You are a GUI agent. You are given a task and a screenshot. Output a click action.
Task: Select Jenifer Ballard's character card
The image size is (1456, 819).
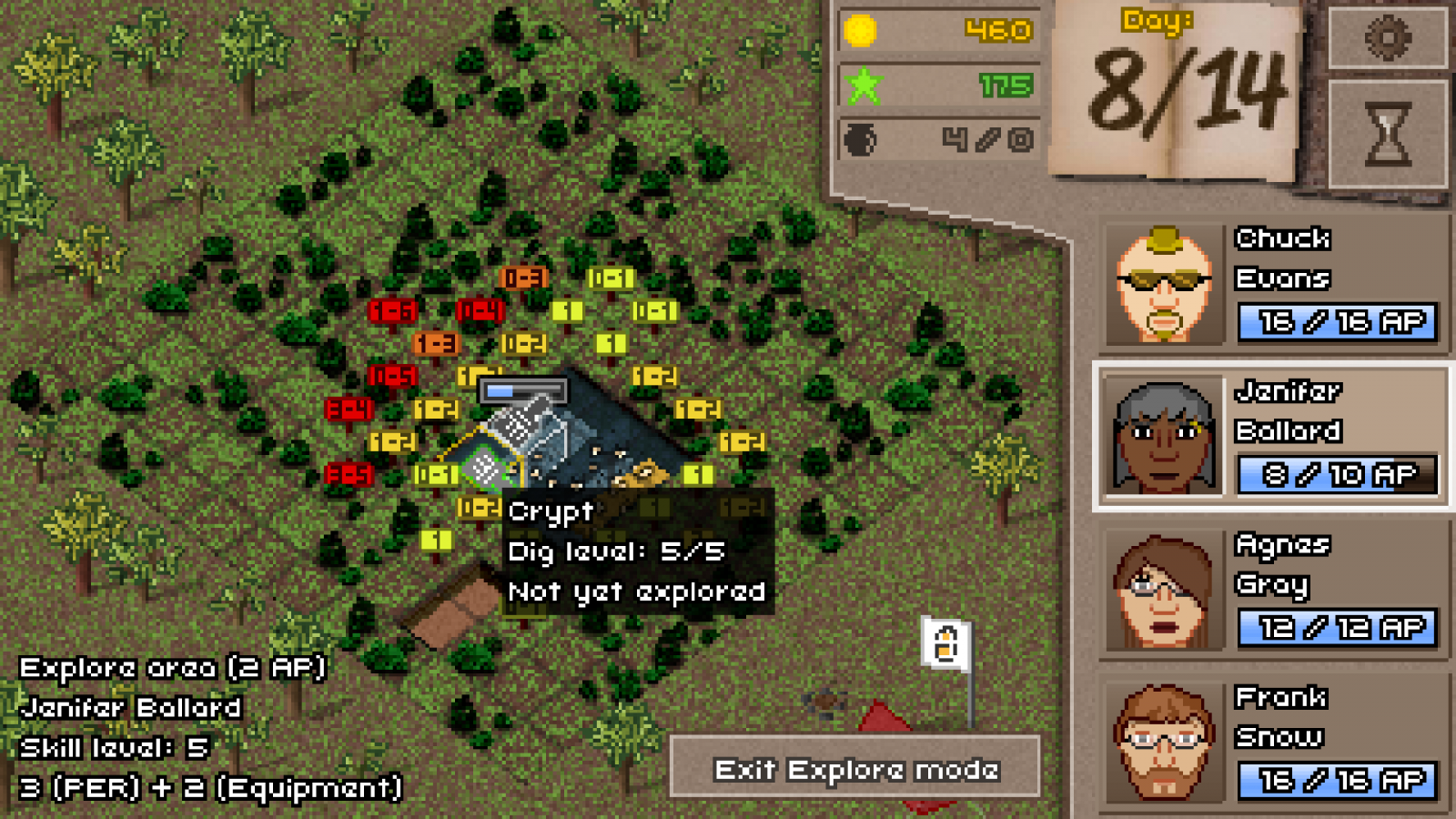[1272, 437]
